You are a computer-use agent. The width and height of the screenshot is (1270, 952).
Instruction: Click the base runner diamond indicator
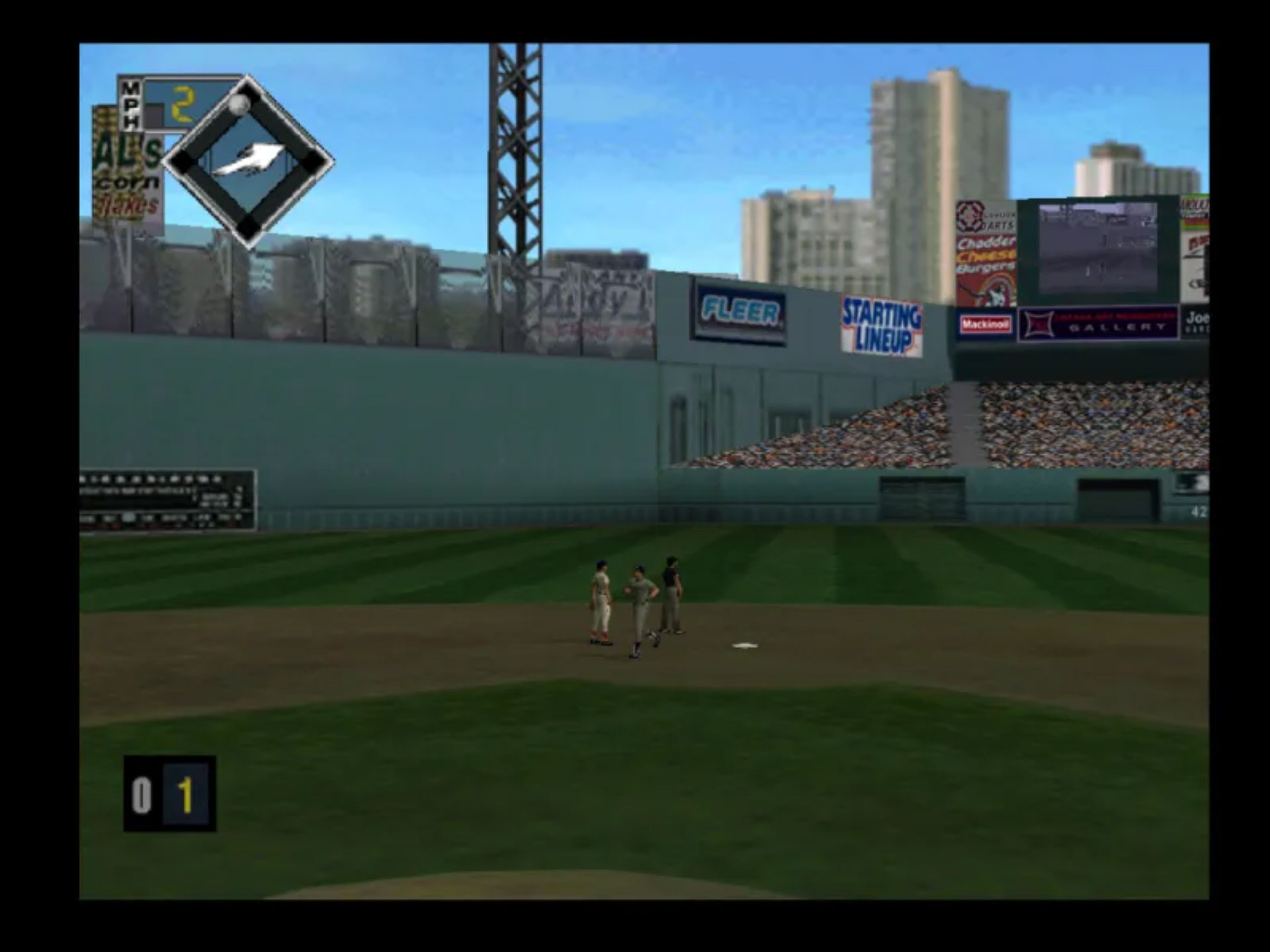(x=247, y=162)
